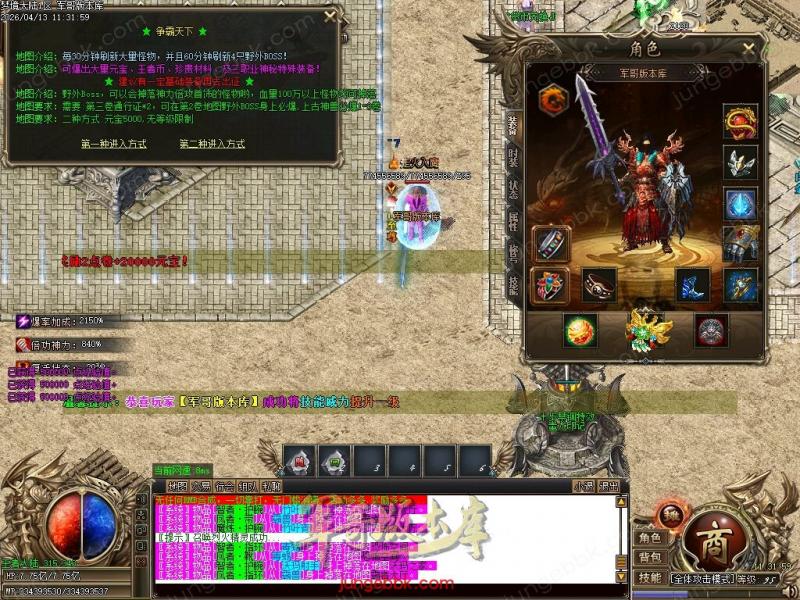Image resolution: width=800 pixels, height=600 pixels.
Task: Choose the 第二种进入方式 entry option
Action: [x=212, y=144]
